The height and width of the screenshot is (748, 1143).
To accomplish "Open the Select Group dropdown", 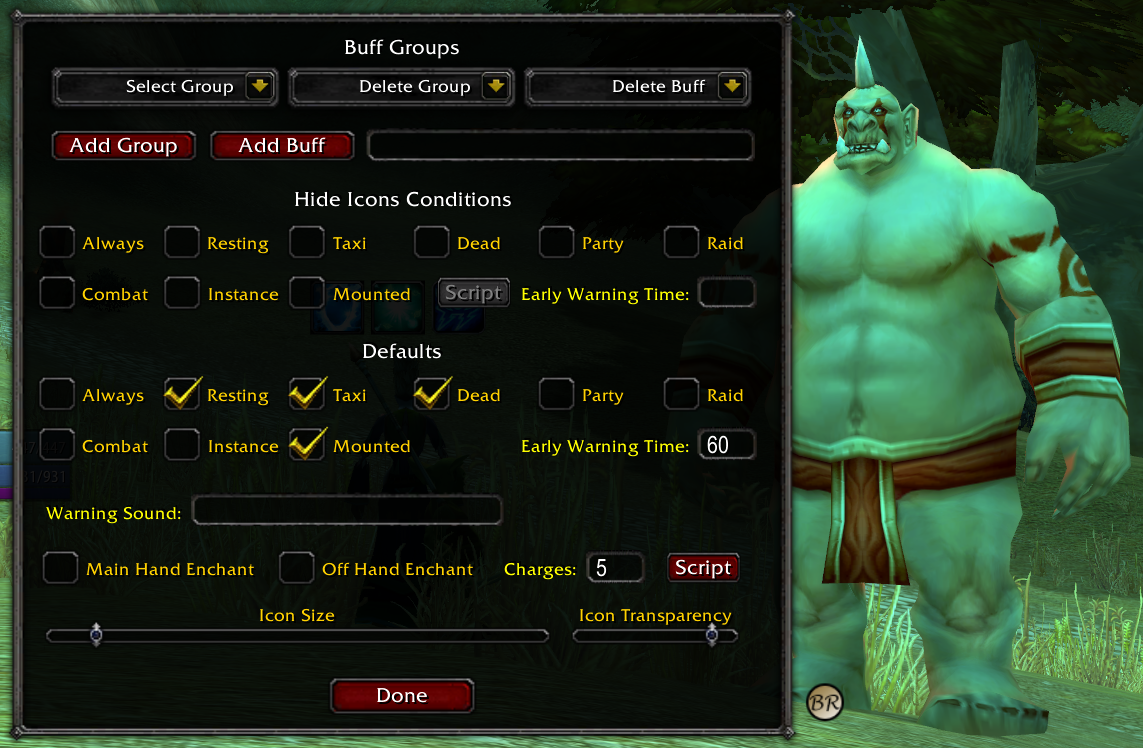I will (260, 87).
